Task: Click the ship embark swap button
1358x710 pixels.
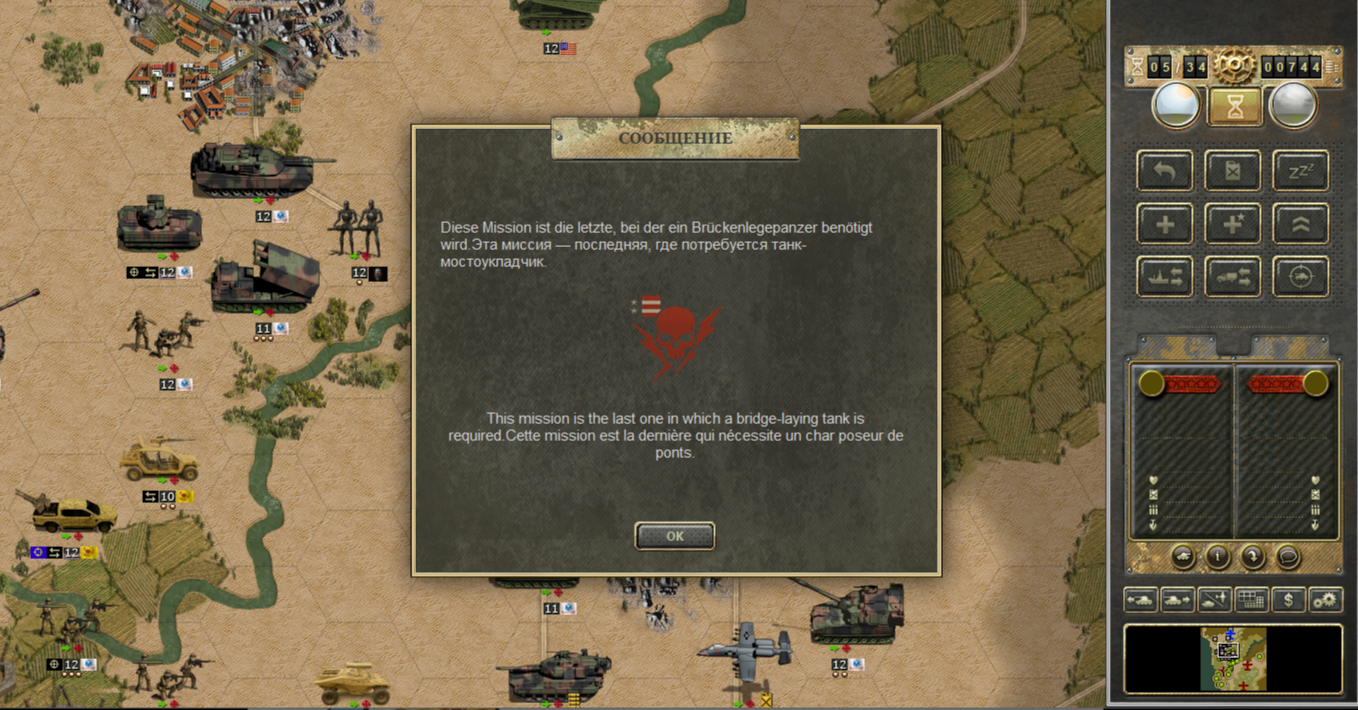Action: (1165, 277)
